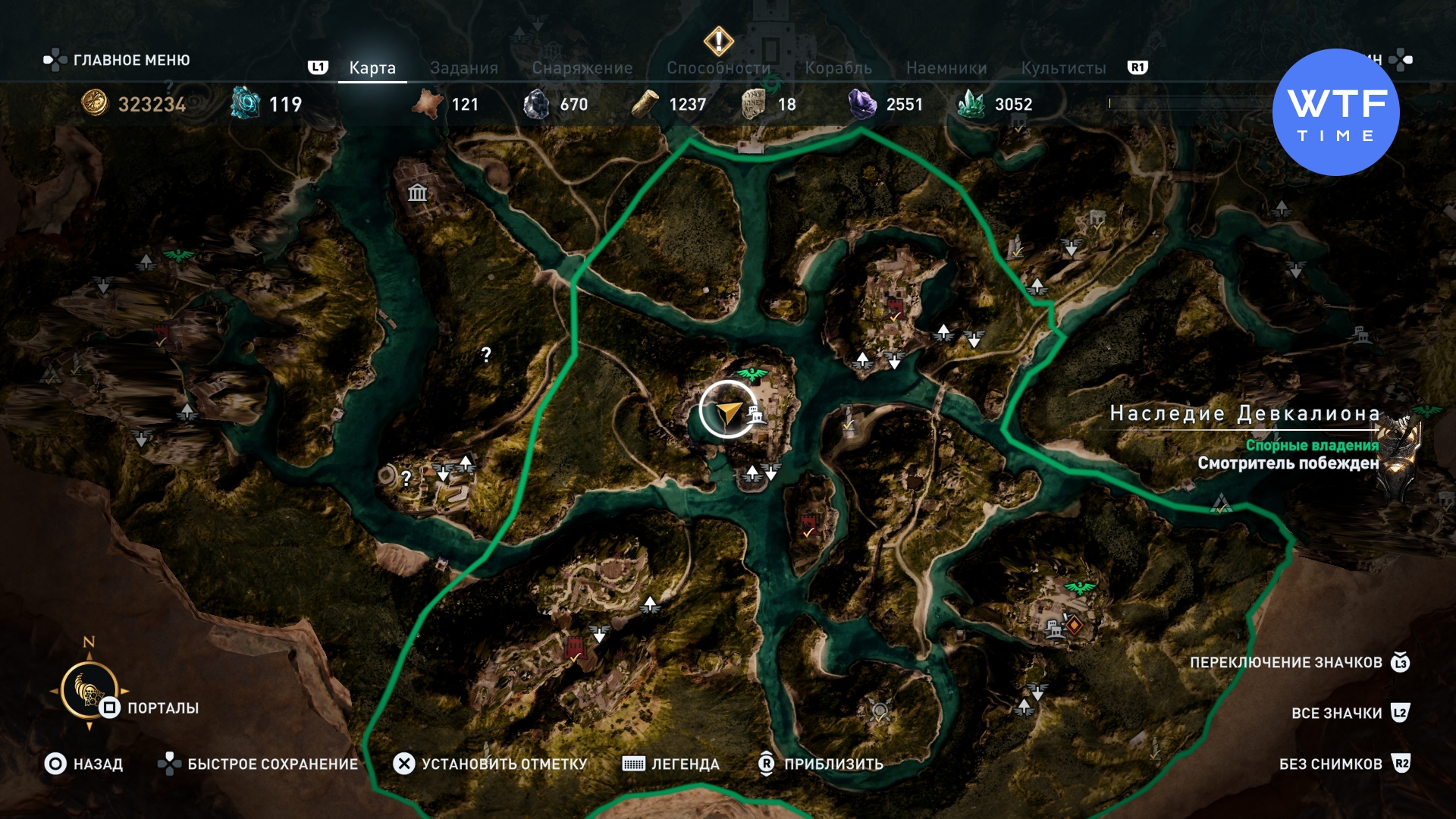
Task: Select the player position marker on map
Action: point(727,410)
